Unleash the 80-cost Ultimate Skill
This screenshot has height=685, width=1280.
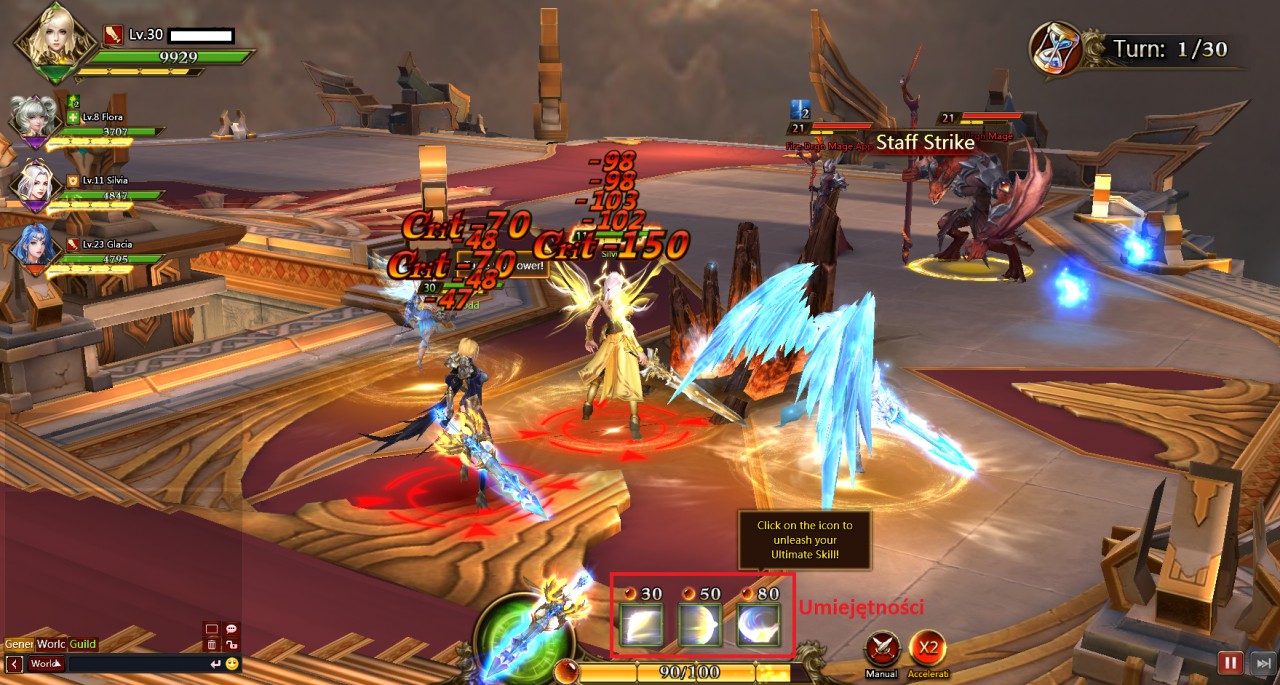(758, 627)
